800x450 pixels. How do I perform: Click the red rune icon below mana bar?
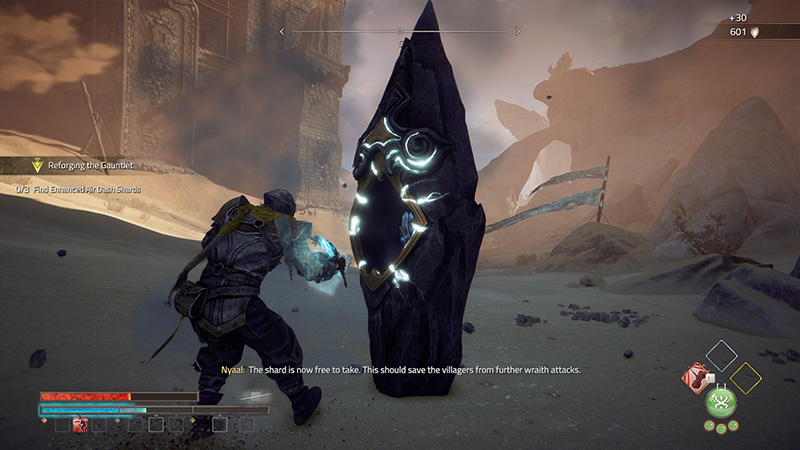click(81, 425)
